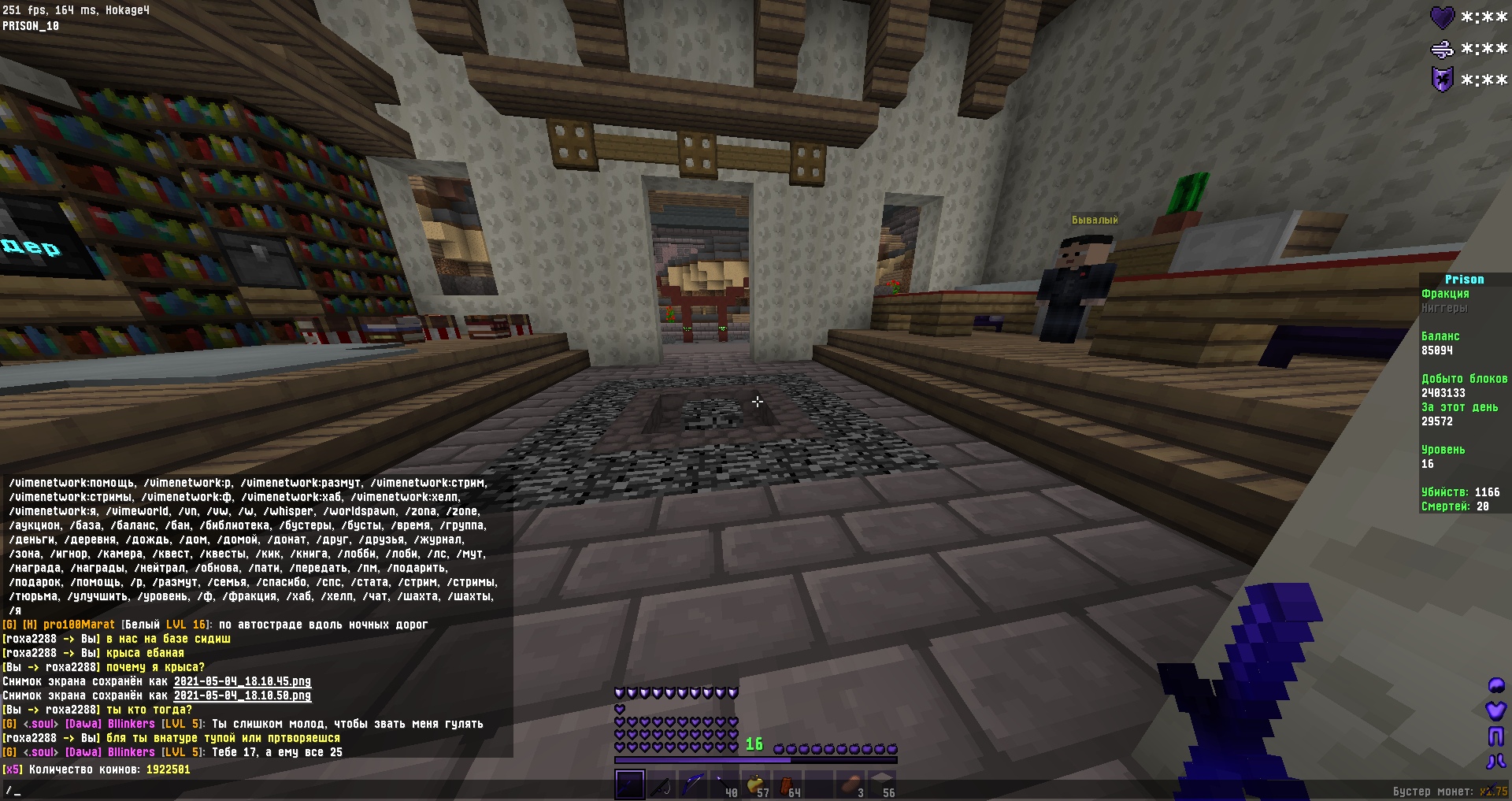Select the block stack of 56
1512x801 pixels.
tap(882, 784)
